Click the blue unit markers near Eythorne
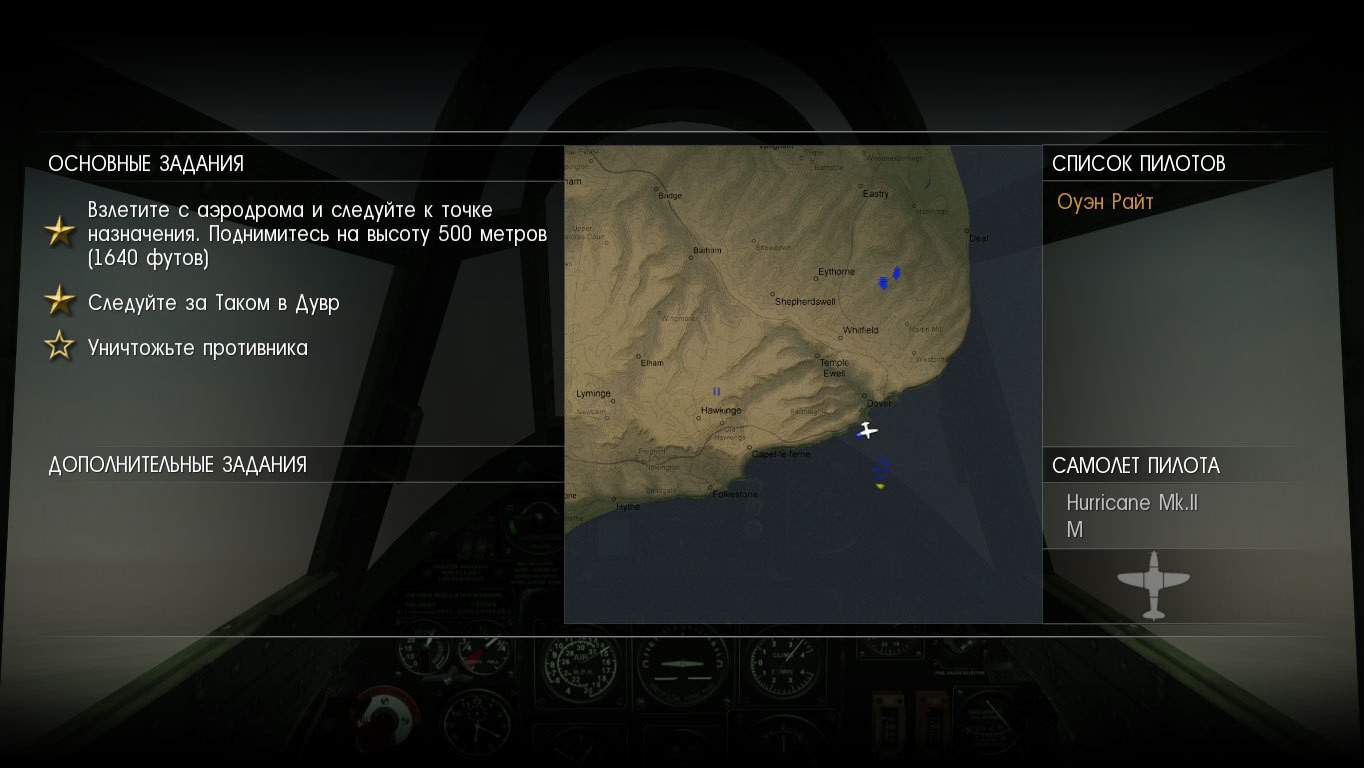1364x768 pixels. click(888, 278)
